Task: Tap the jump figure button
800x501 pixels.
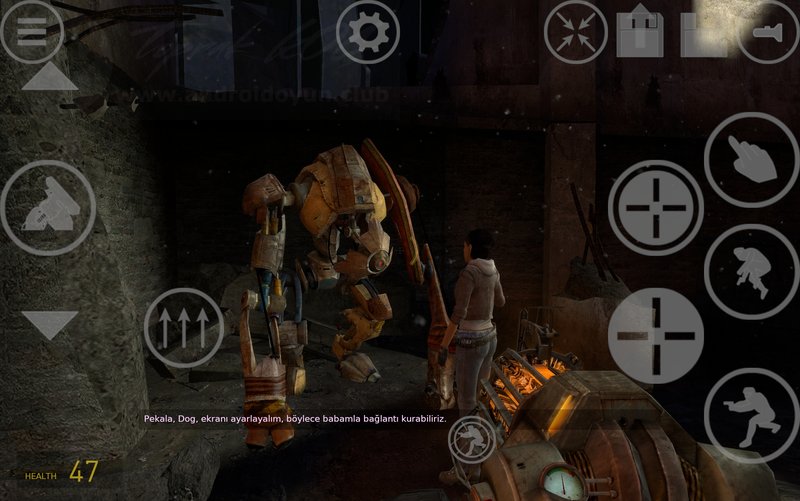Action: click(751, 271)
